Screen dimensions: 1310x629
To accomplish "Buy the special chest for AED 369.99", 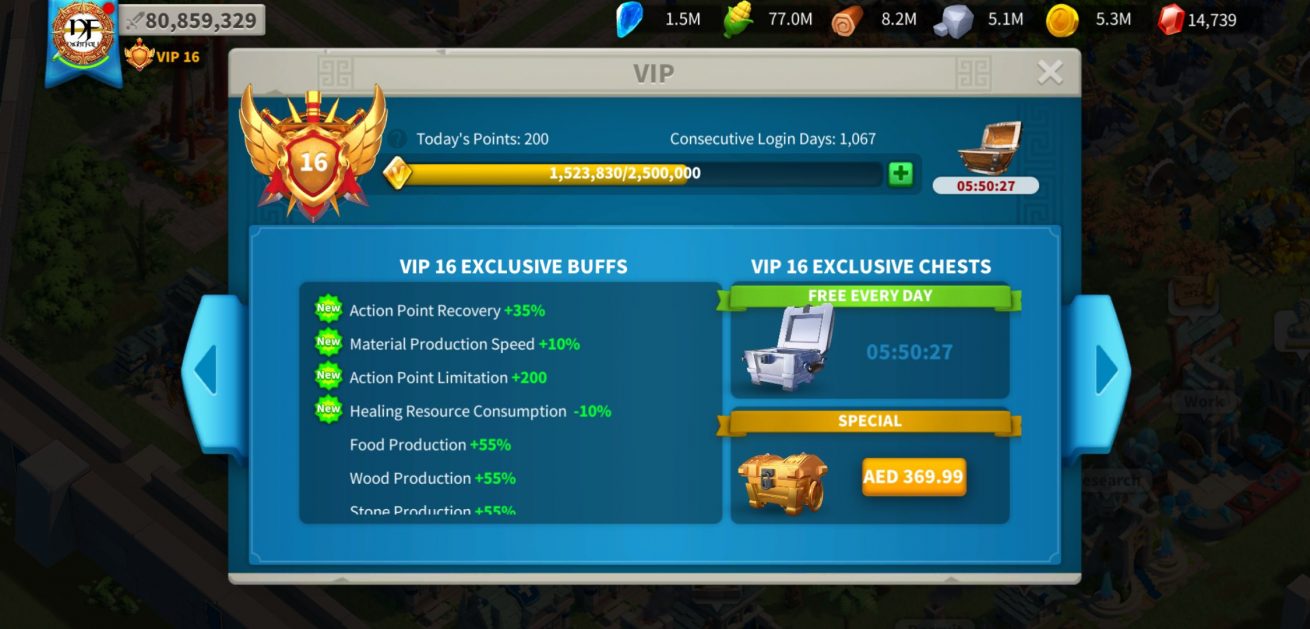I will point(913,477).
